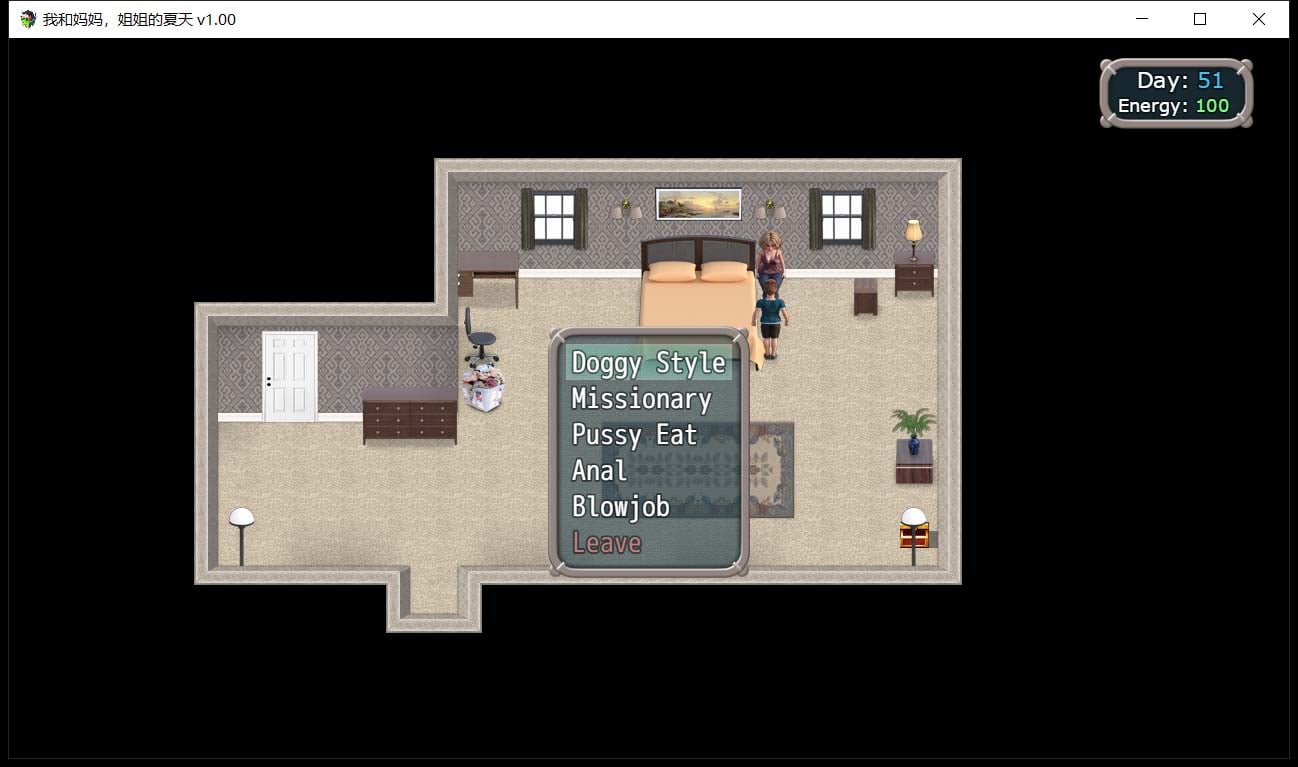Select the Doggy Style option
This screenshot has height=767, width=1298.
tap(648, 362)
